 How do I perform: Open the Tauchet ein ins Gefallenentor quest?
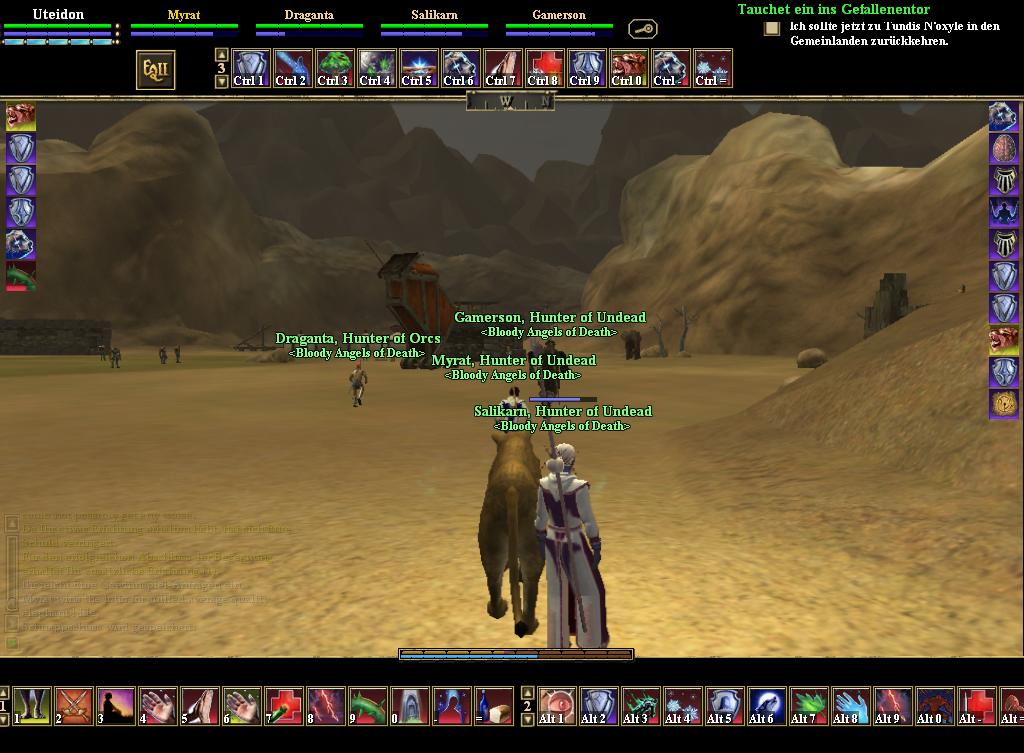(x=833, y=9)
